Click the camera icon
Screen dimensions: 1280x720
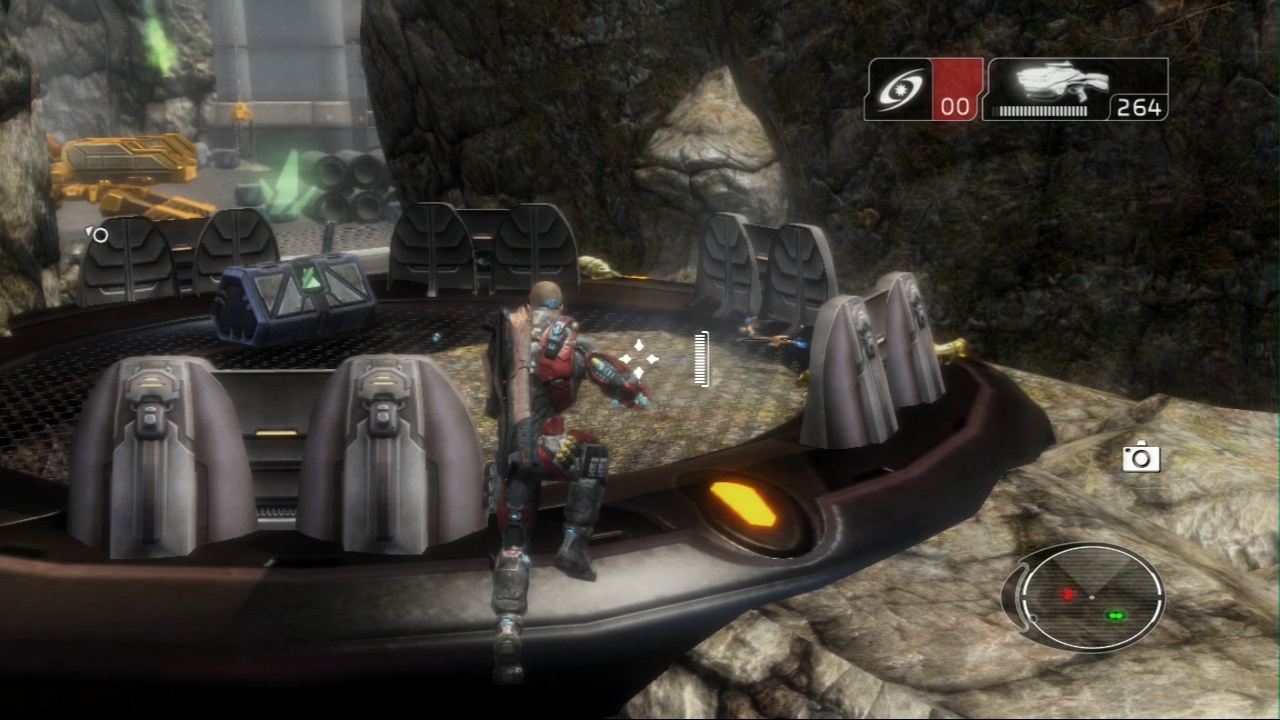click(1141, 458)
